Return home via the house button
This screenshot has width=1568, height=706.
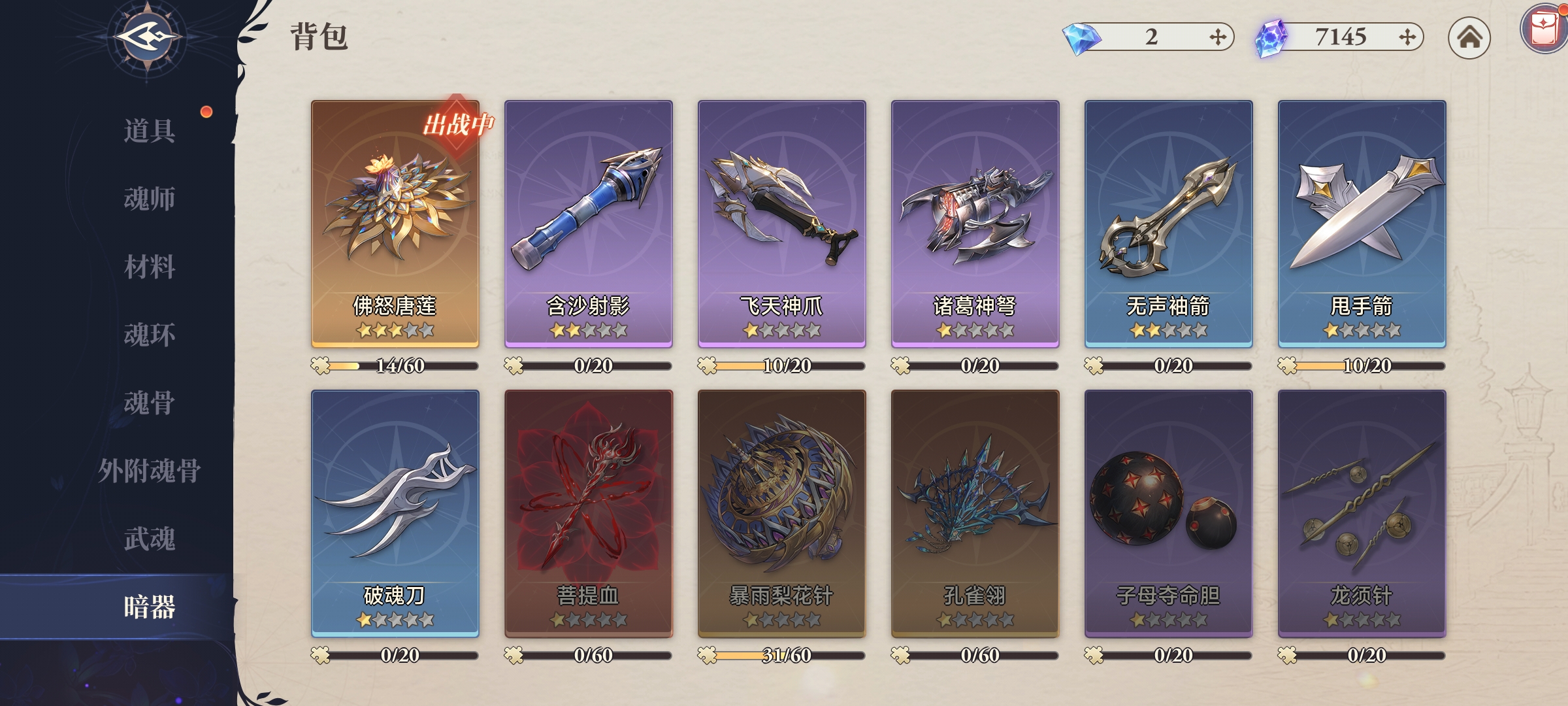[x=1469, y=37]
